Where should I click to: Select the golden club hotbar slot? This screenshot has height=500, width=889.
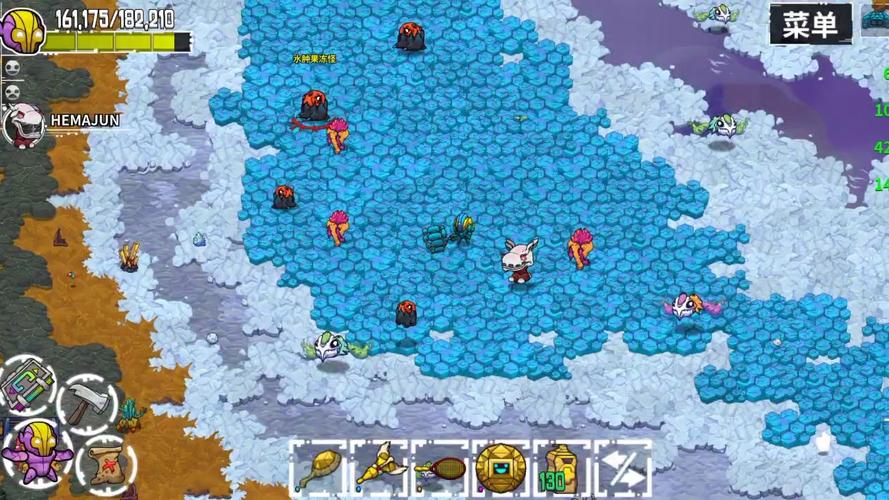click(x=320, y=467)
